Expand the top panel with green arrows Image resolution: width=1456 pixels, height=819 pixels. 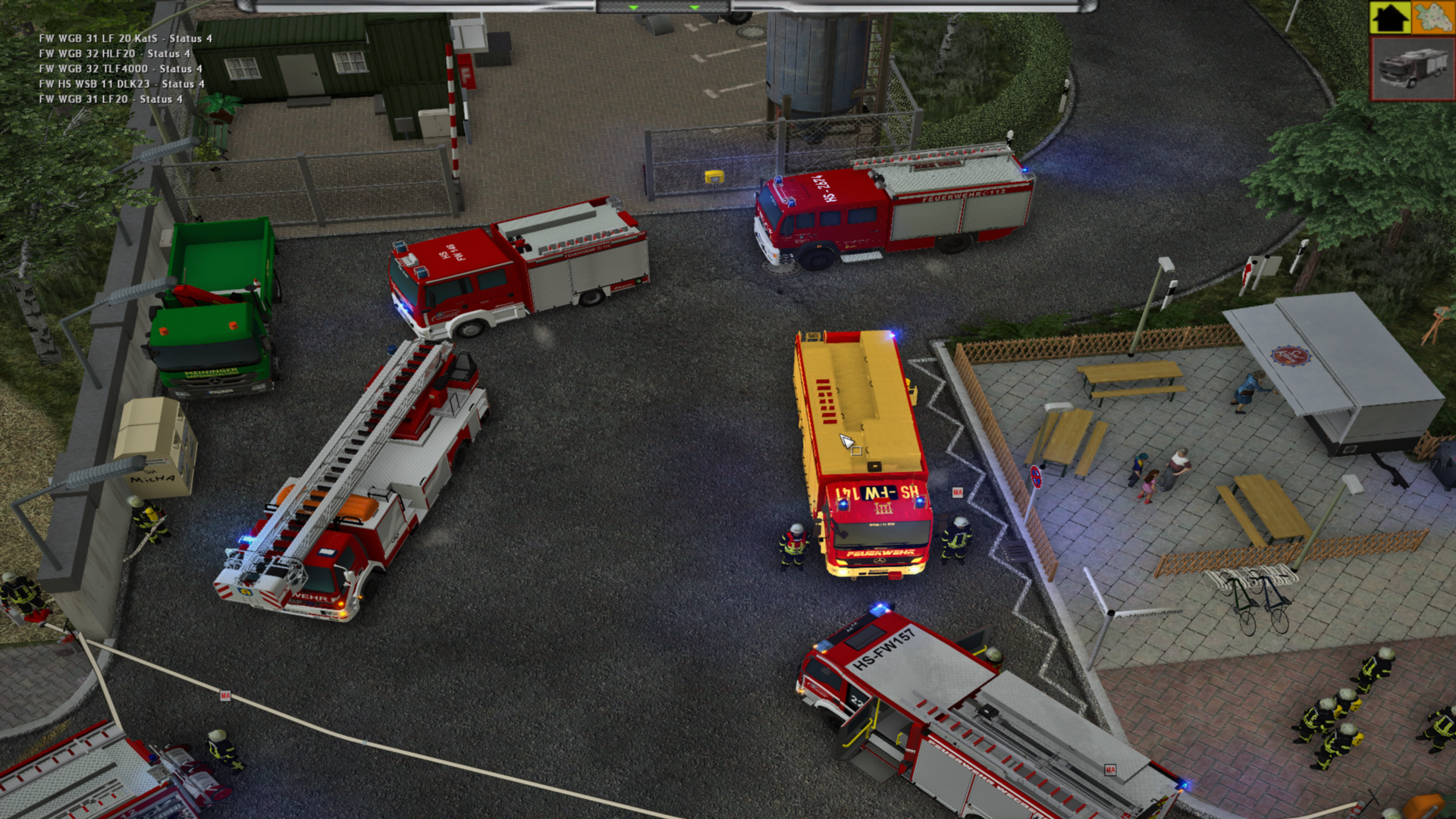pyautogui.click(x=664, y=7)
